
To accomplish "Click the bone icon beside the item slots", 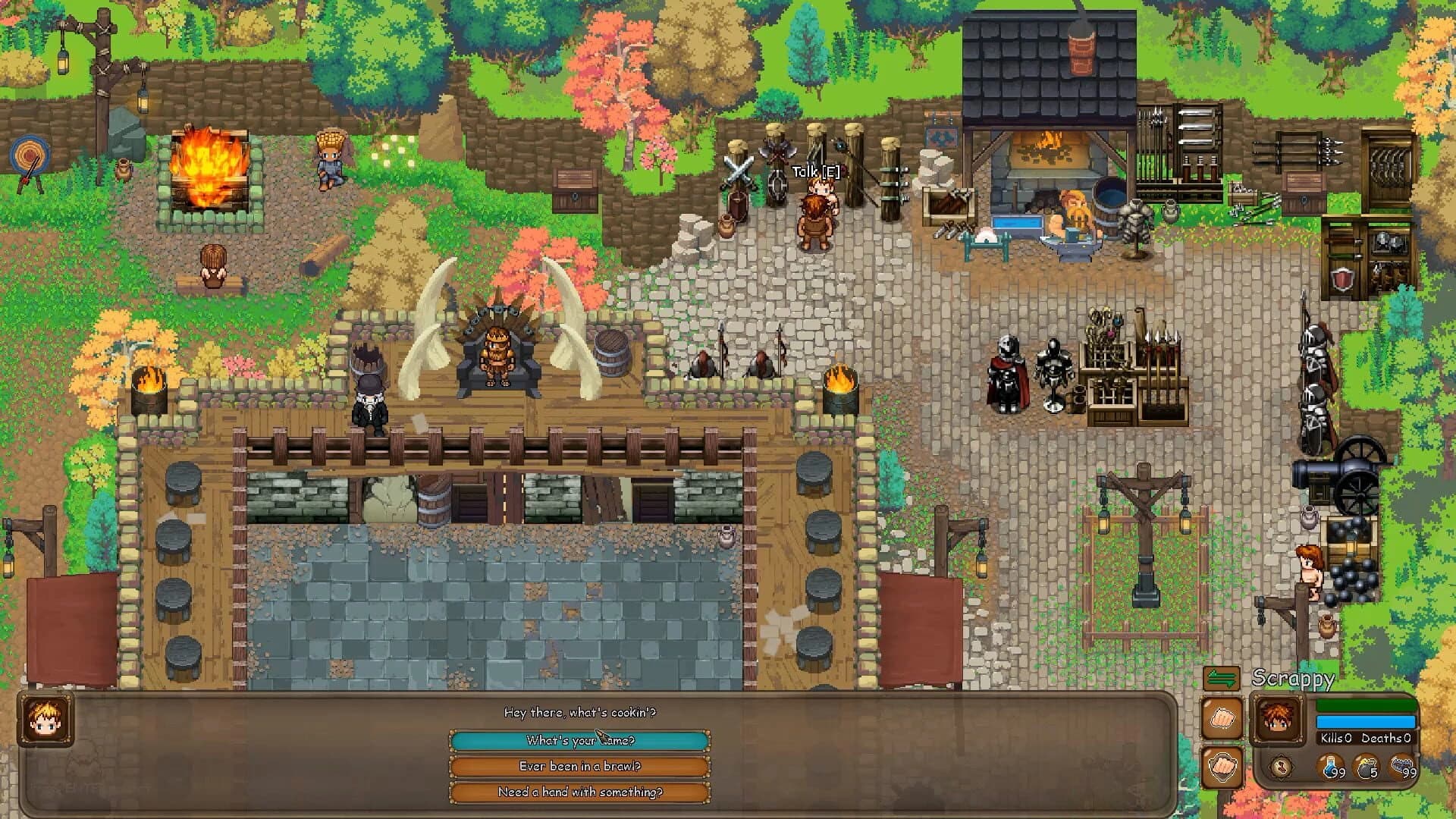I will pyautogui.click(x=1282, y=767).
